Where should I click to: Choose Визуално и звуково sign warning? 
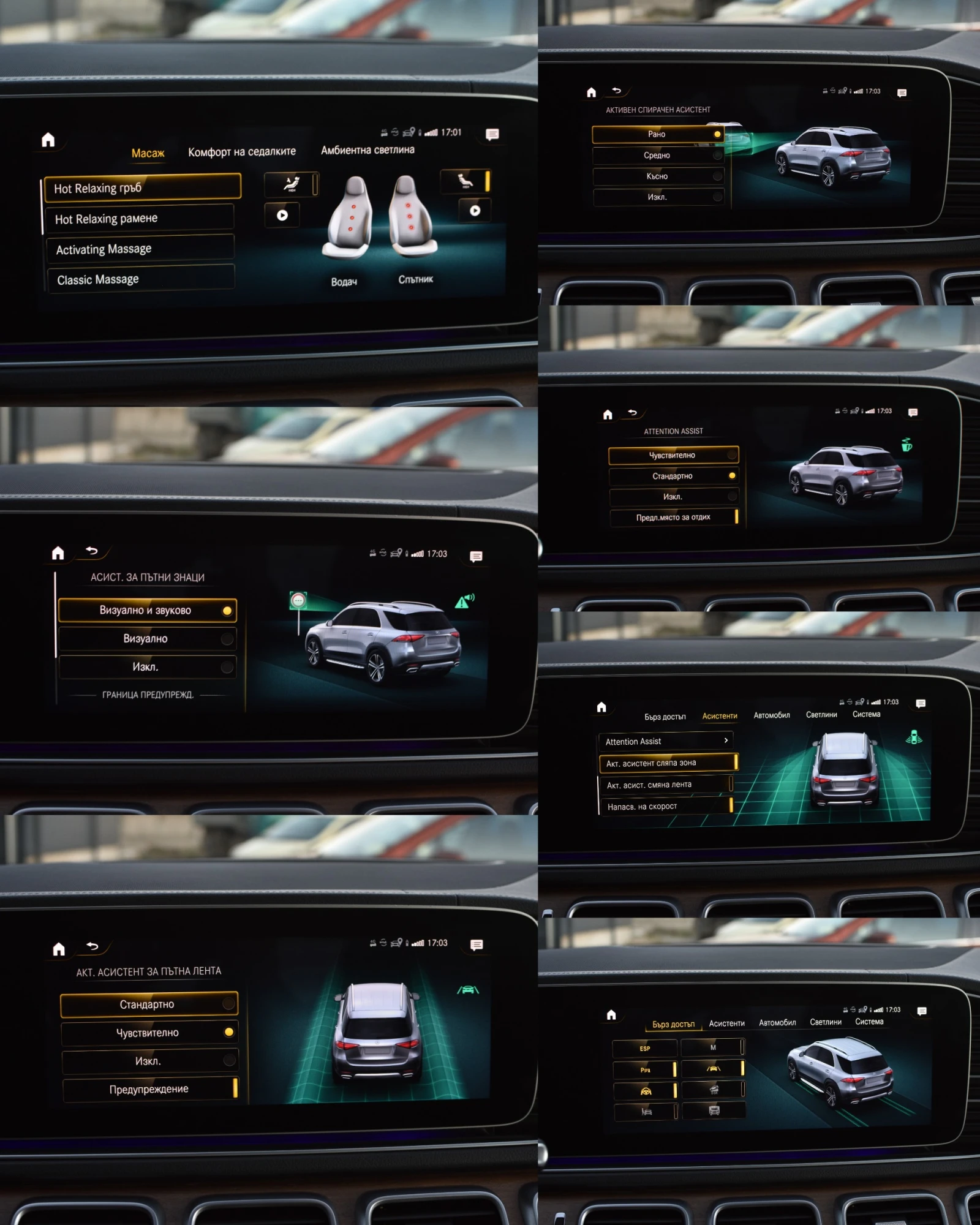147,610
